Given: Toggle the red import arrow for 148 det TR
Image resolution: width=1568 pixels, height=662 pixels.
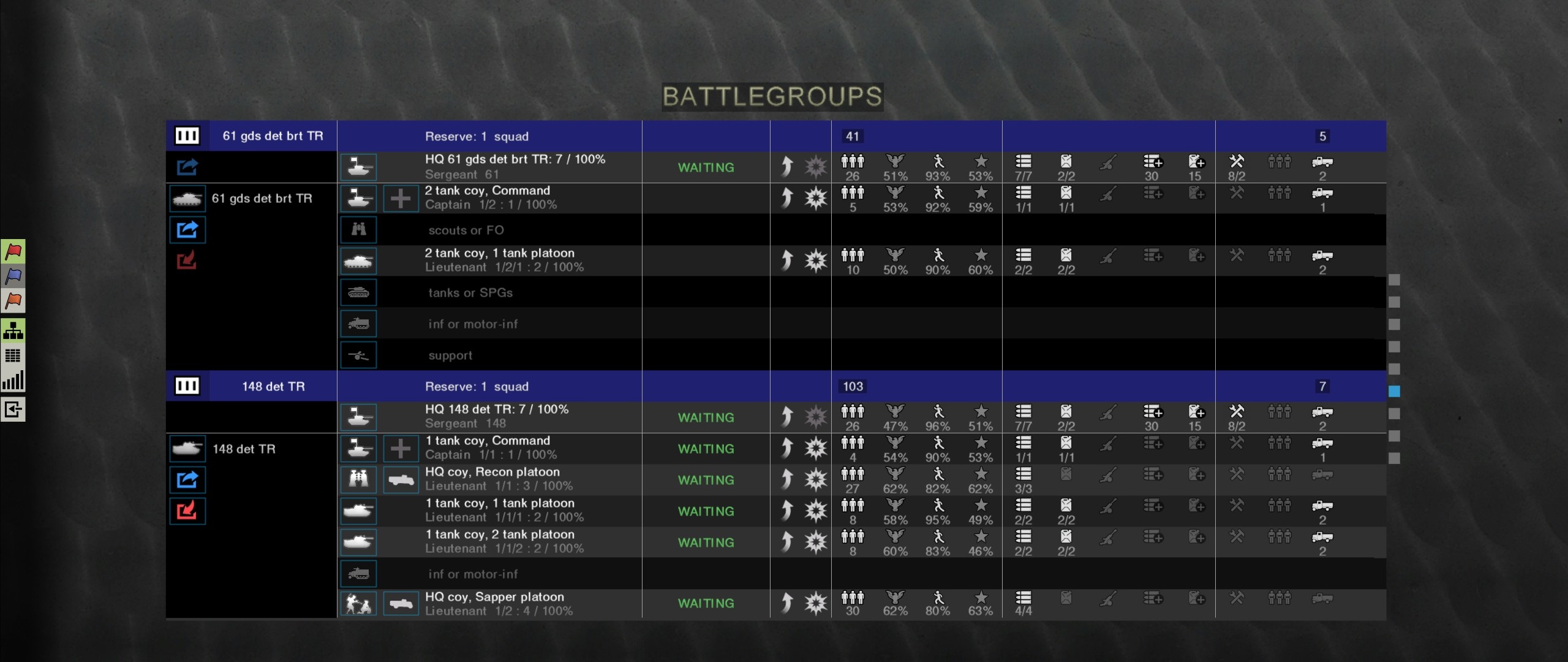Looking at the screenshot, I should [x=188, y=511].
